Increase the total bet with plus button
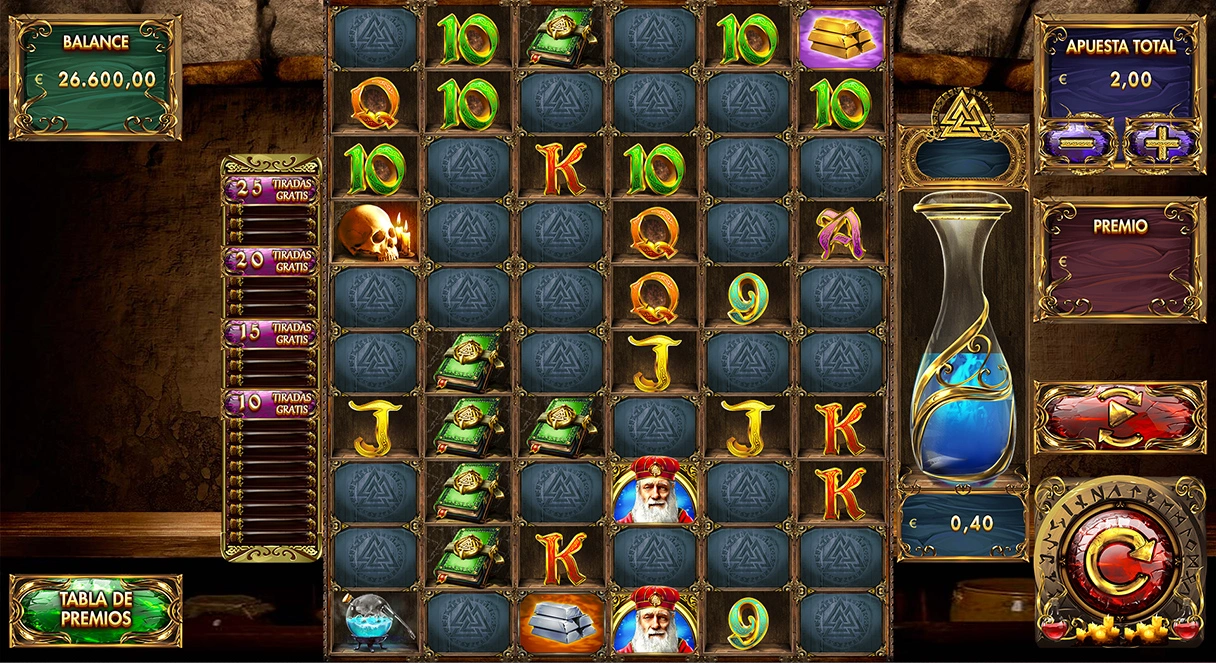The height and width of the screenshot is (663, 1216). pos(1161,145)
